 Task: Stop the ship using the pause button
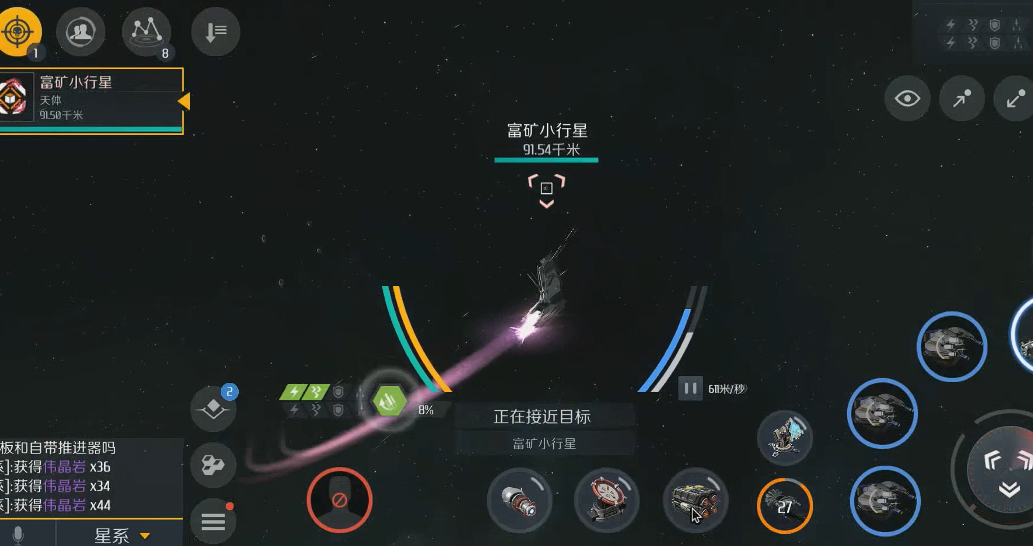690,389
